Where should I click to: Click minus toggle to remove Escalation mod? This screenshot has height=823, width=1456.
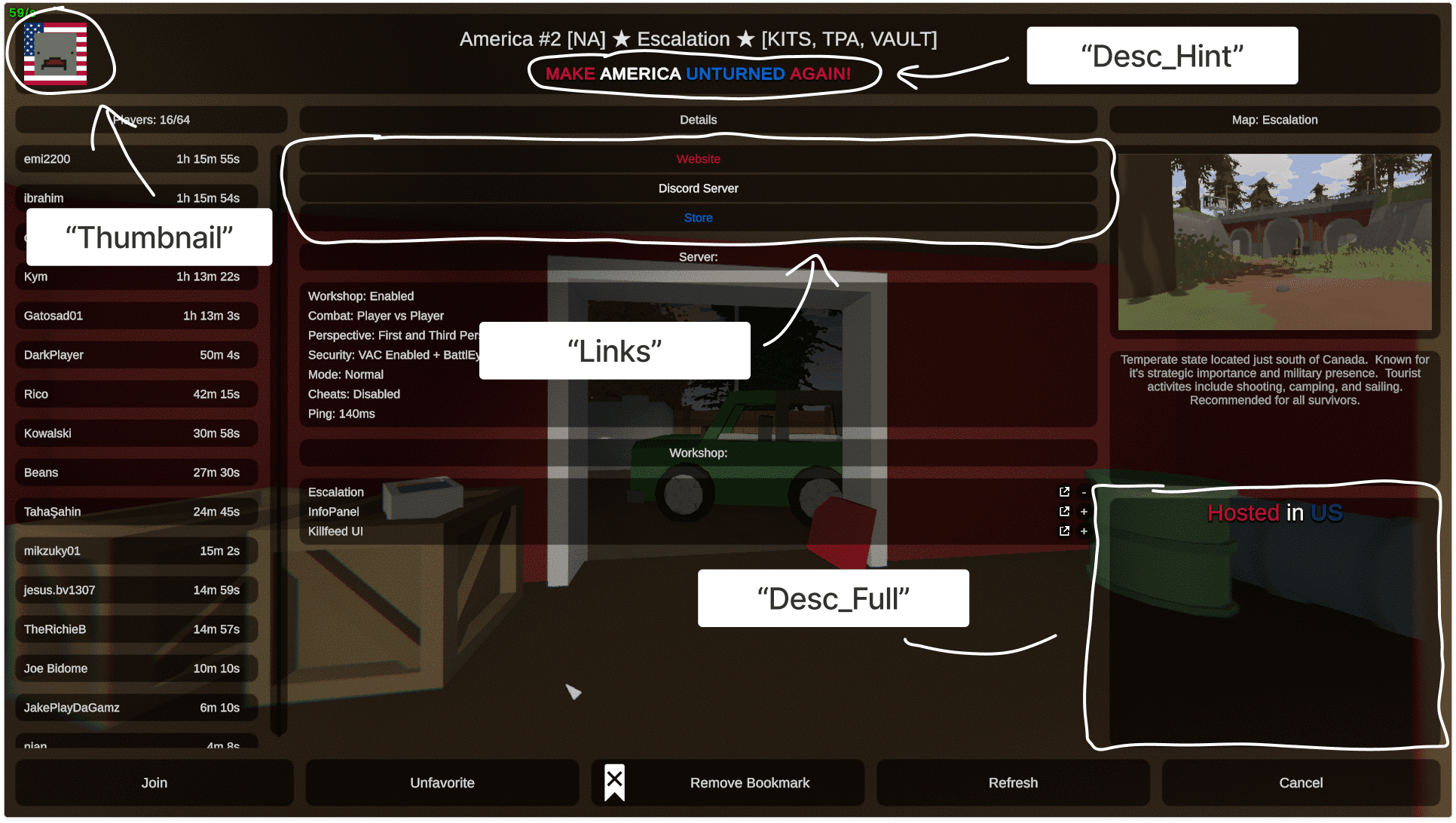(x=1083, y=491)
